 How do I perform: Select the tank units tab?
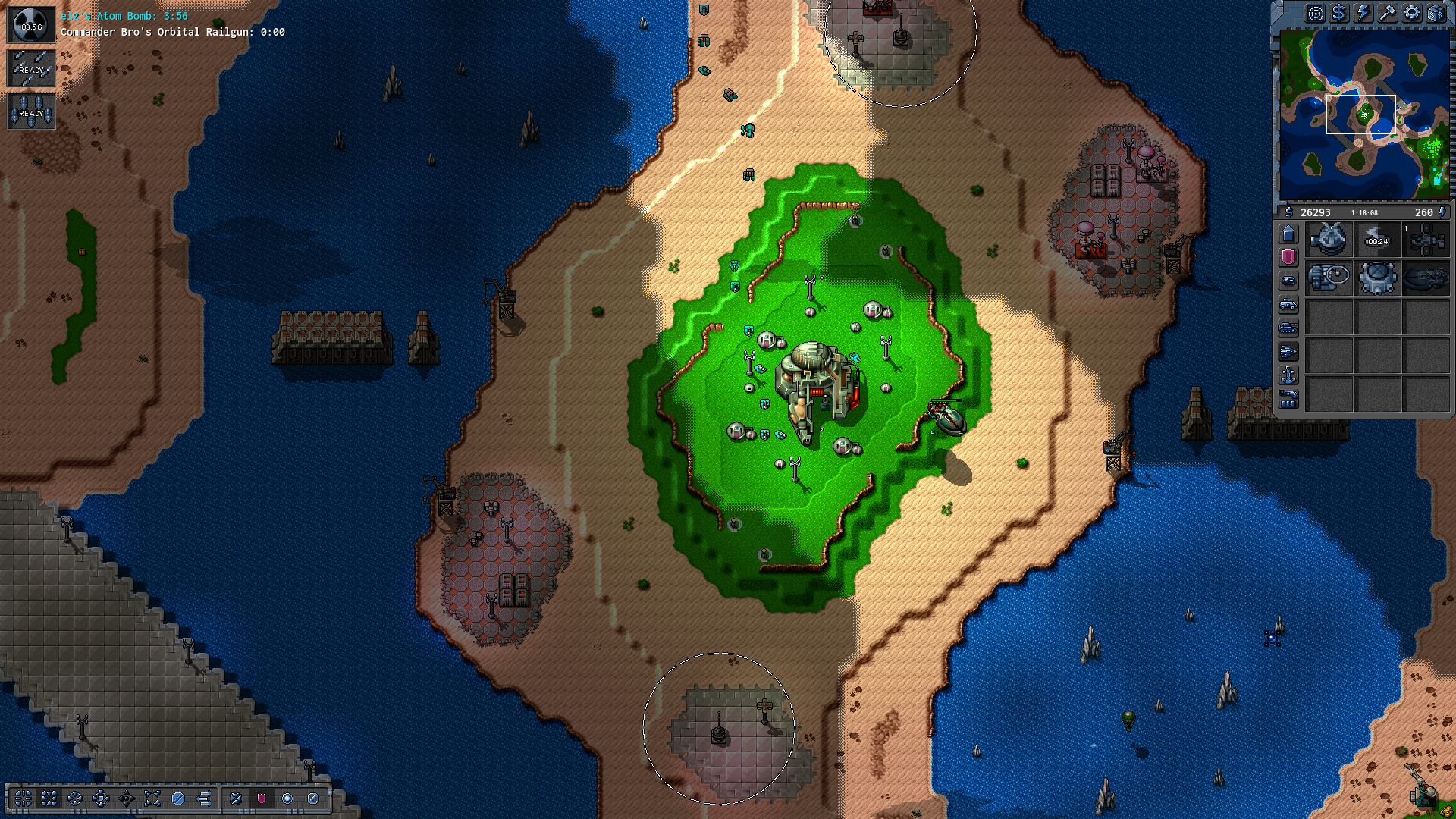[1288, 328]
